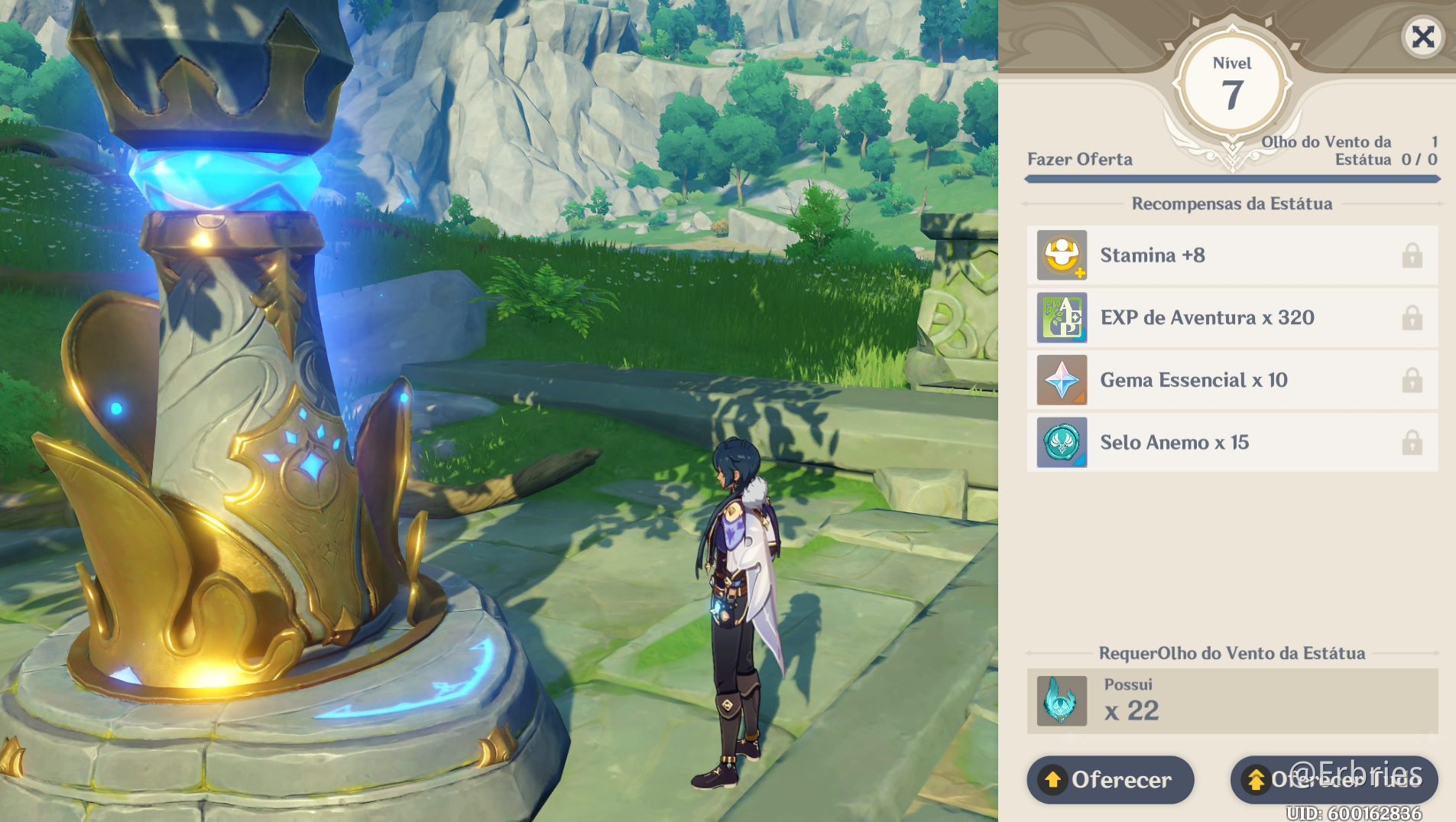Expand the Requer Olho do Vento section
The image size is (1456, 822).
1231,653
